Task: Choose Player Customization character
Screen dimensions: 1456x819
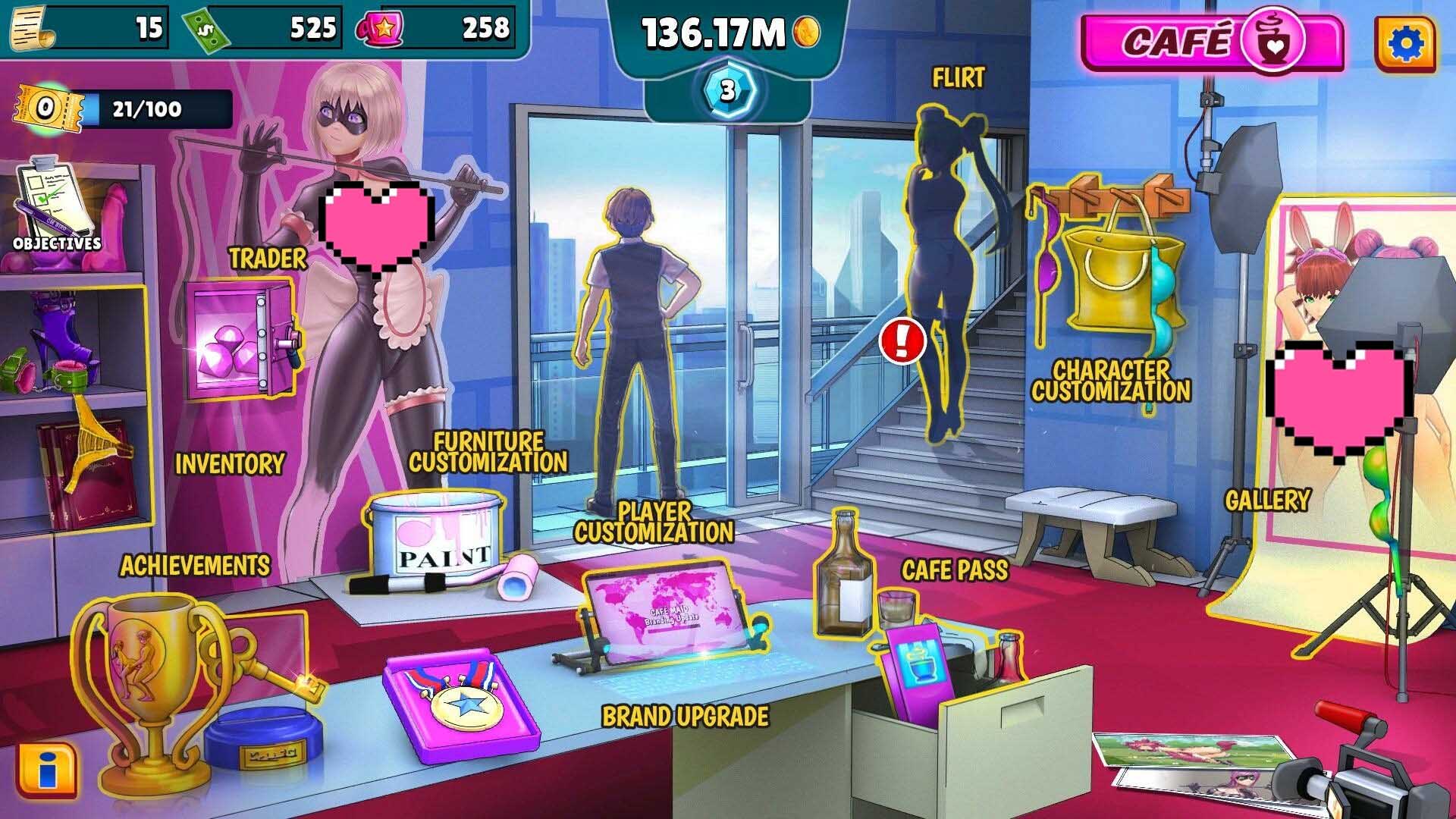Action: [633, 349]
